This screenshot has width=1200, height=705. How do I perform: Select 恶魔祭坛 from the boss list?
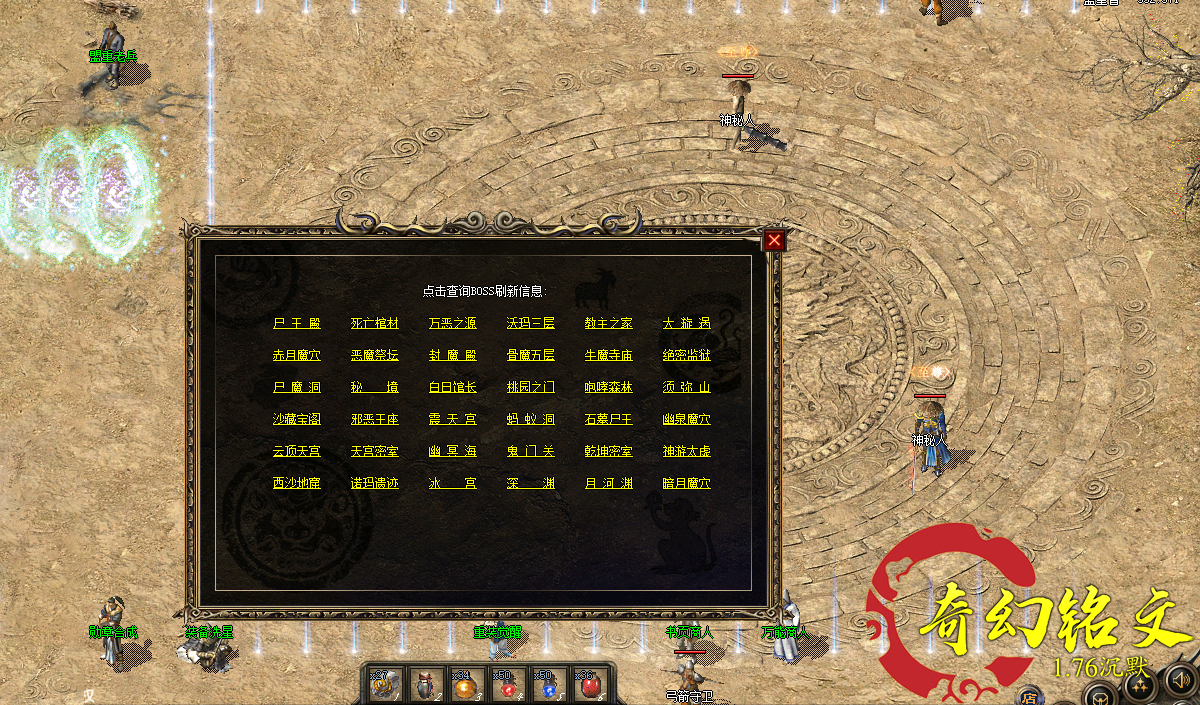pyautogui.click(x=375, y=355)
